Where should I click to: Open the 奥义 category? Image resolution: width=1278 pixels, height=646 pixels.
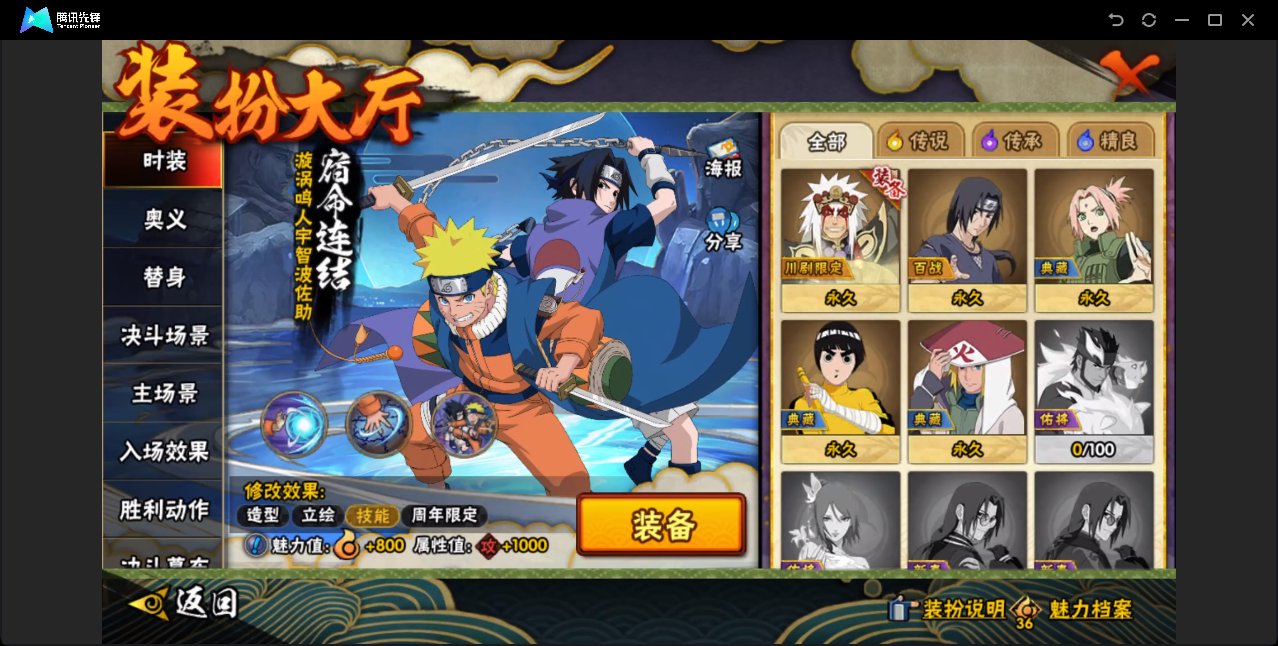164,219
